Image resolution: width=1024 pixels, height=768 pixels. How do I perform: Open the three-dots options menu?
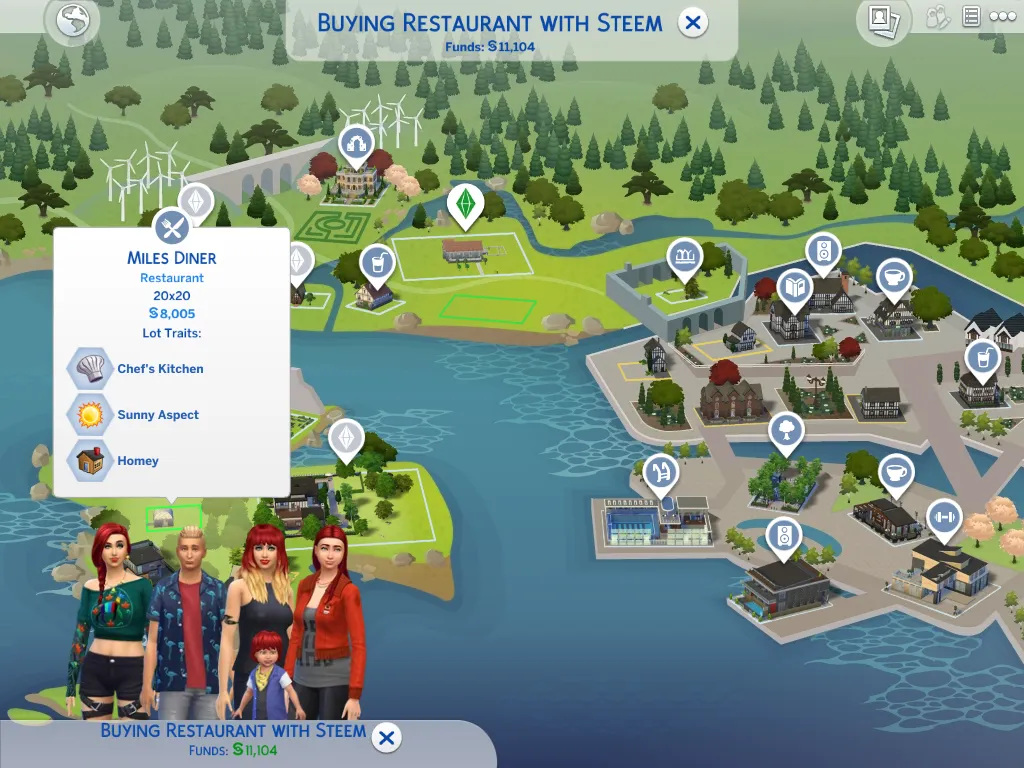1002,17
